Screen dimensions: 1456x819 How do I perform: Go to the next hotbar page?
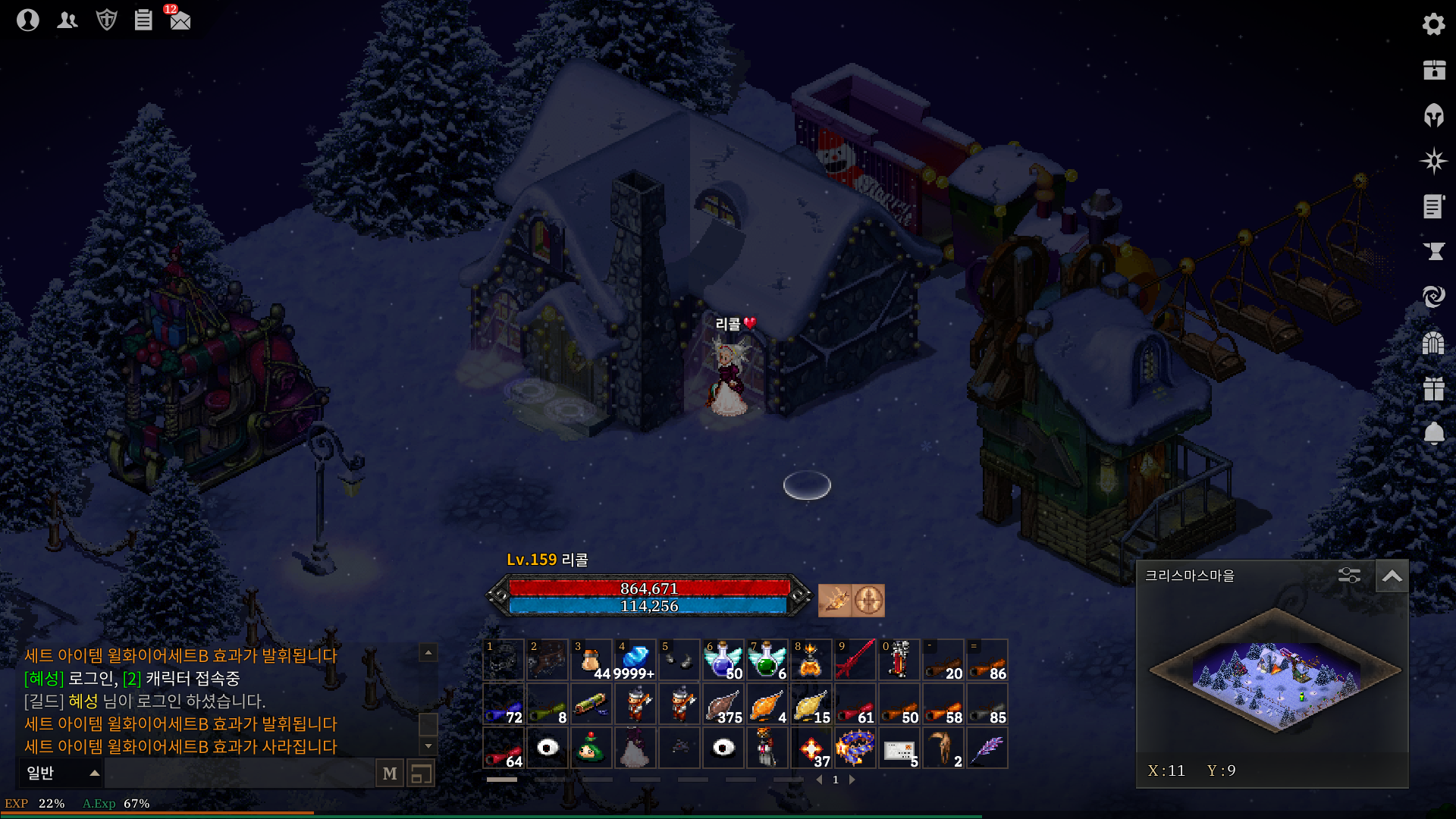point(852,780)
